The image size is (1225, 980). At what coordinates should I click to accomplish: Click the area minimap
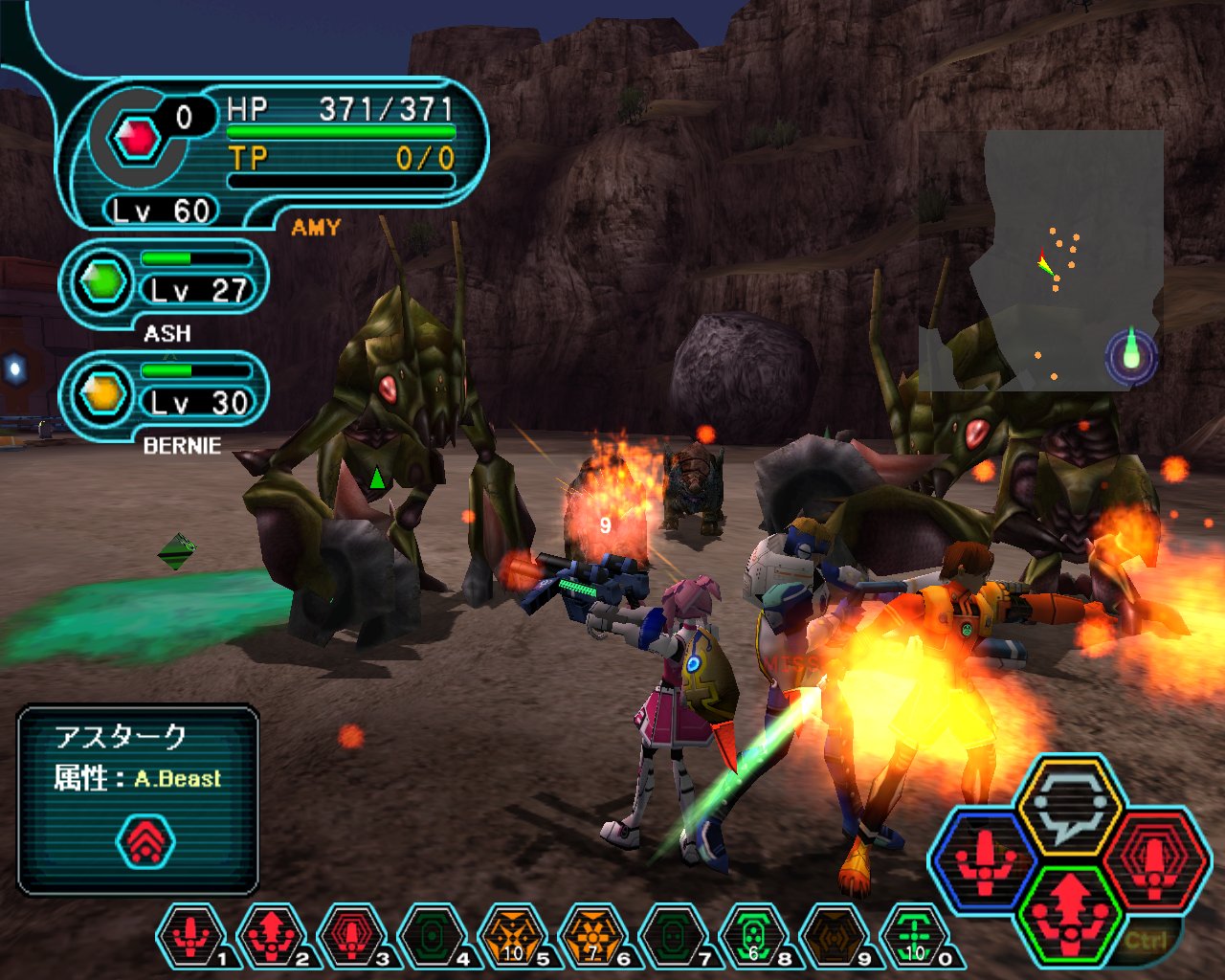pyautogui.click(x=1041, y=260)
